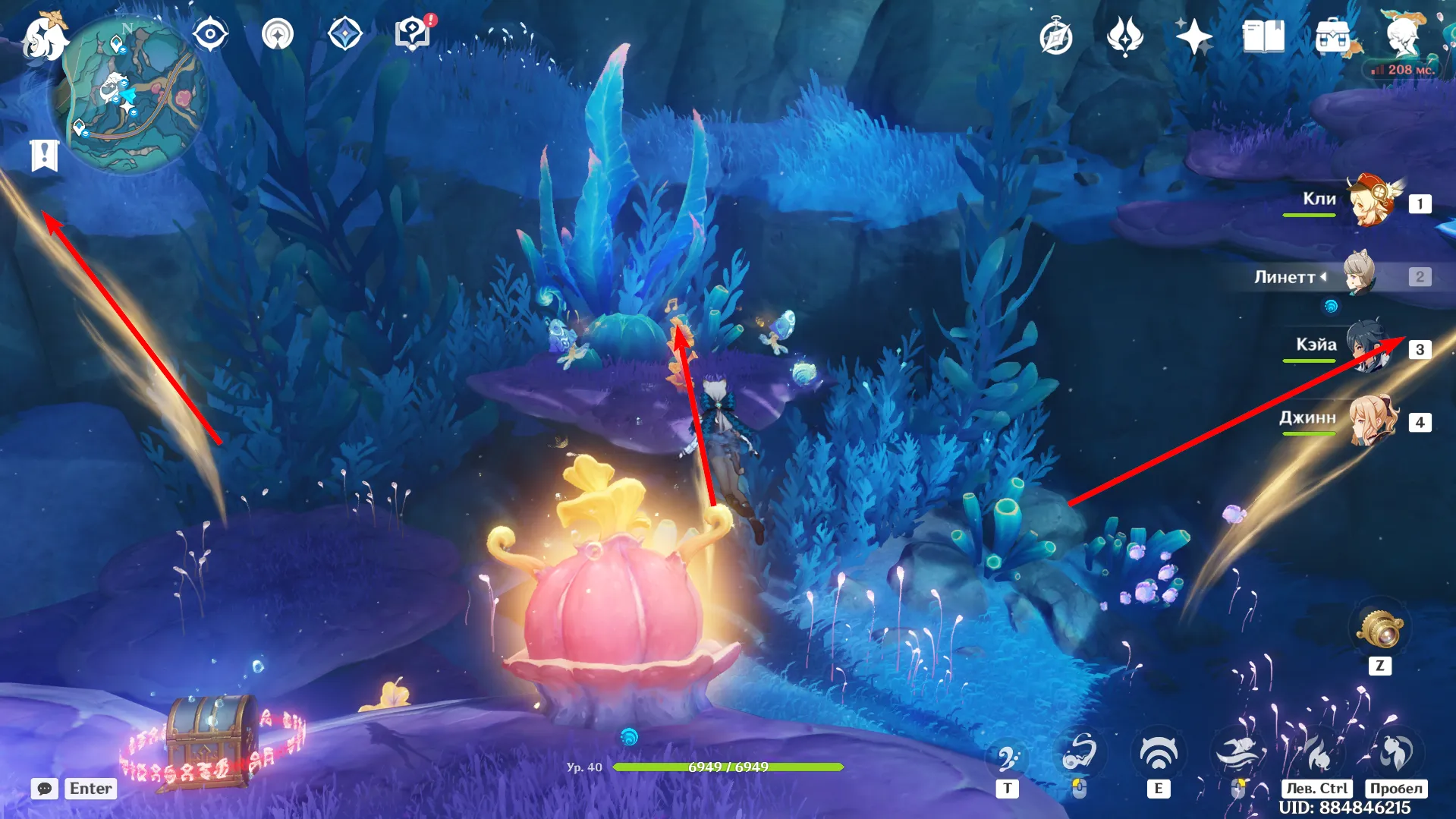
Task: Open the inventory backpack icon
Action: pyautogui.click(x=1333, y=36)
